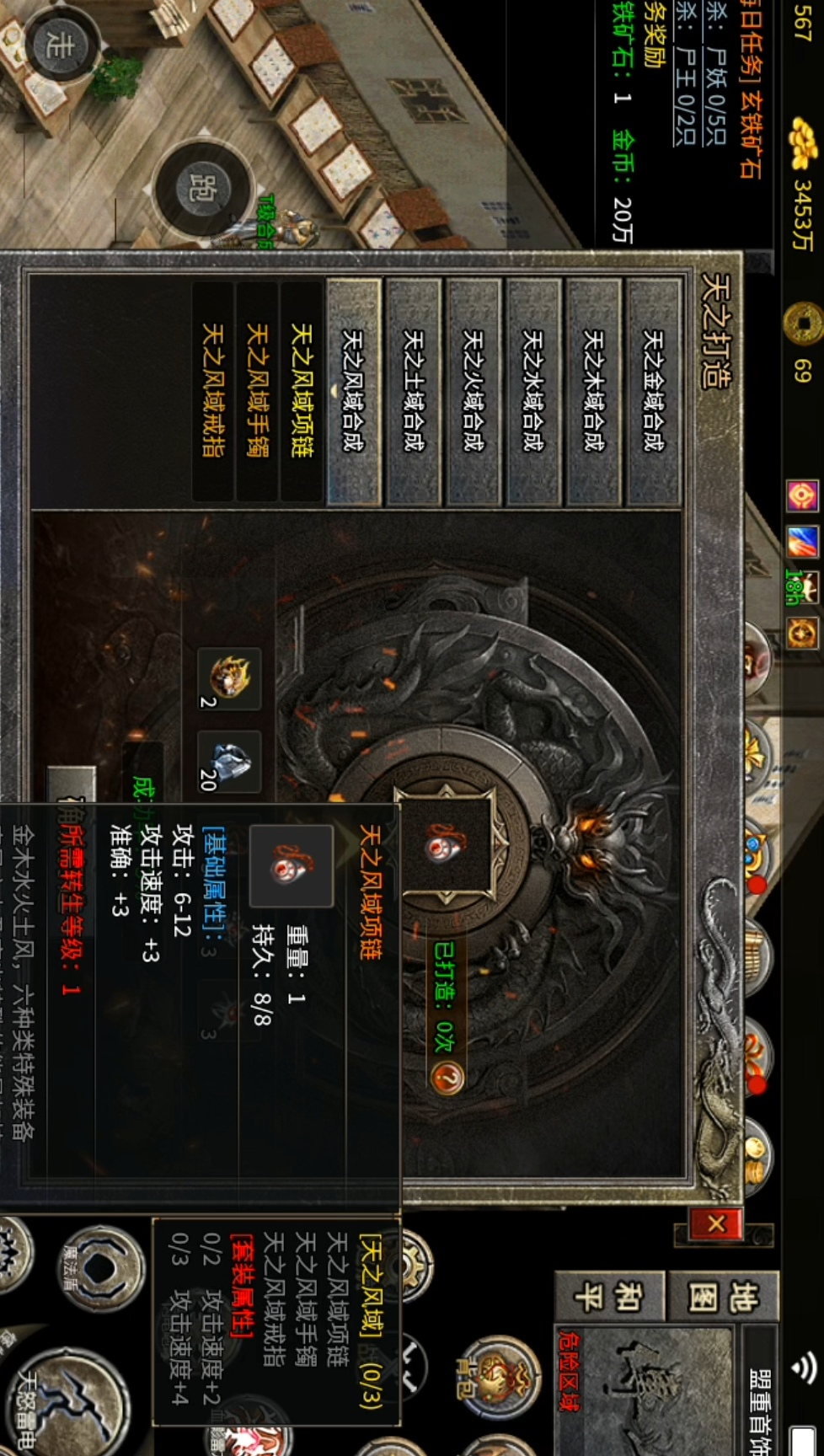
Task: Select the necklace slot on the forge
Action: 445,843
